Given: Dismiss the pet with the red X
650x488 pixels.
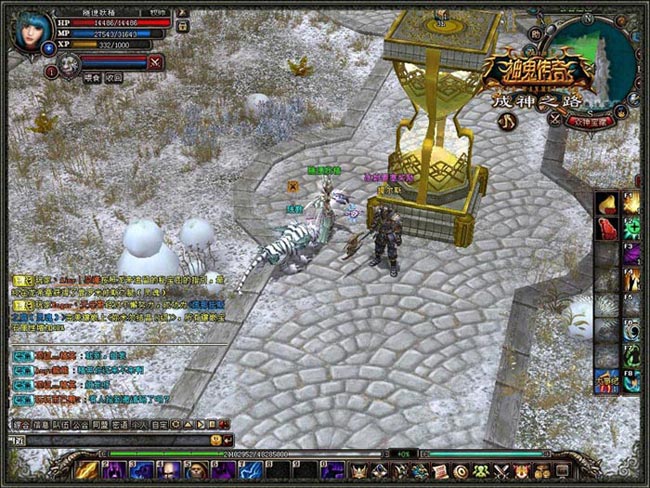Looking at the screenshot, I should pos(155,62).
